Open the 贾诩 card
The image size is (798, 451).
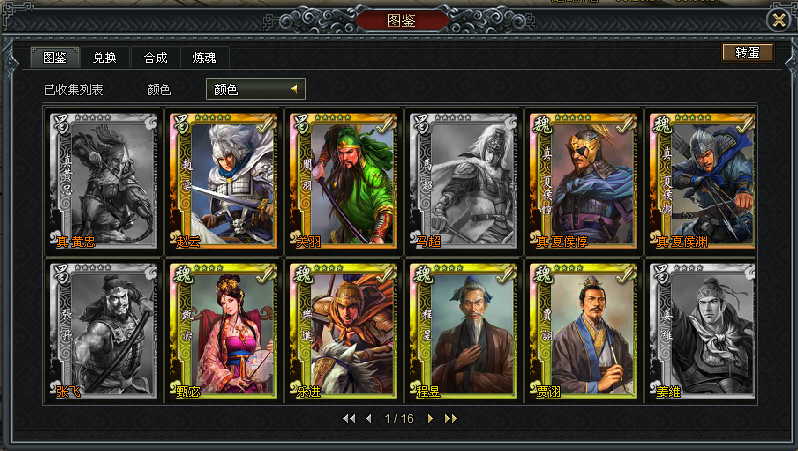point(581,332)
